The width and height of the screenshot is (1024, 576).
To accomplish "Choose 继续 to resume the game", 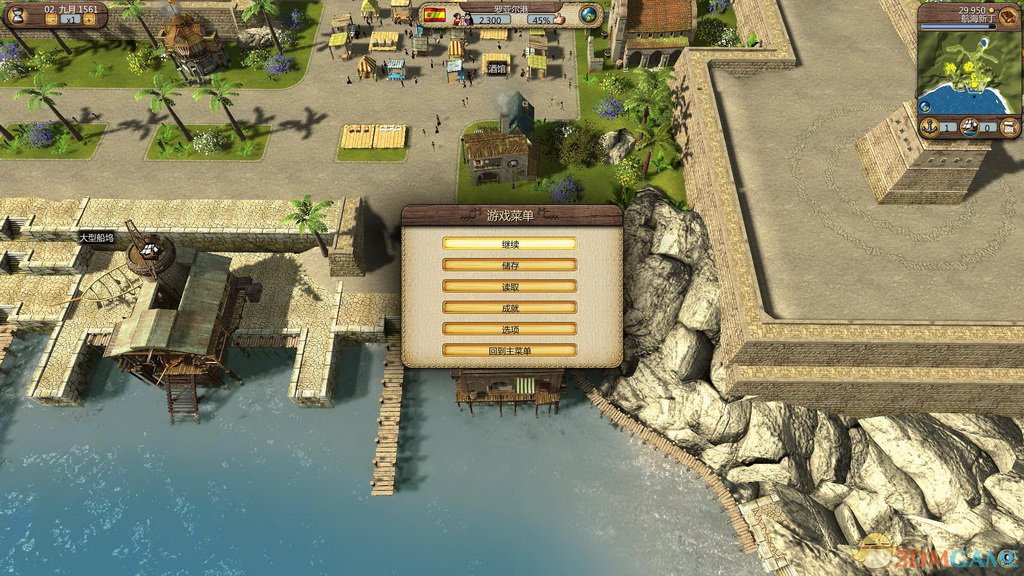I will 510,243.
